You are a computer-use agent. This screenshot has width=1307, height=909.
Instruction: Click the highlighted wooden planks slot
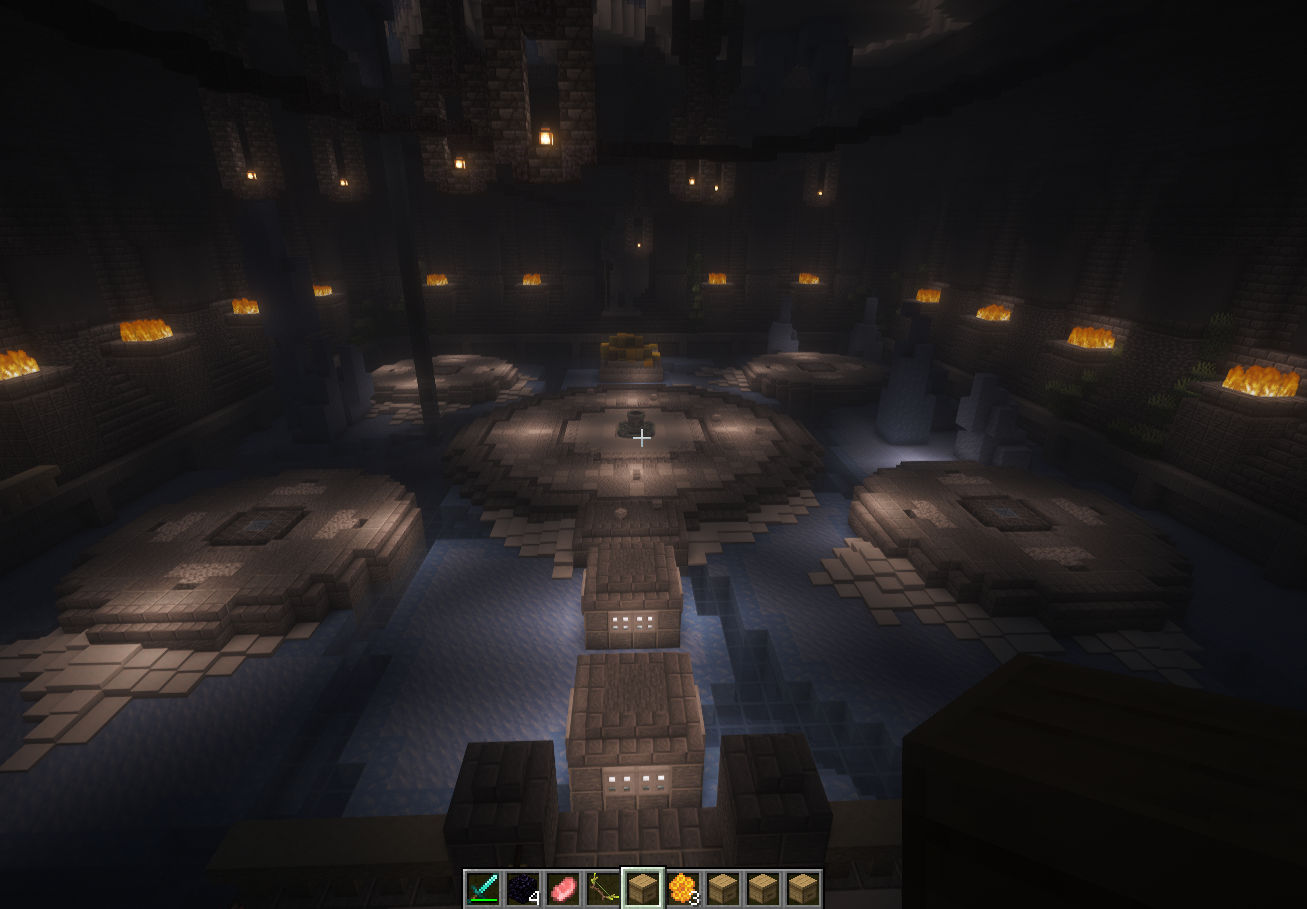point(643,888)
